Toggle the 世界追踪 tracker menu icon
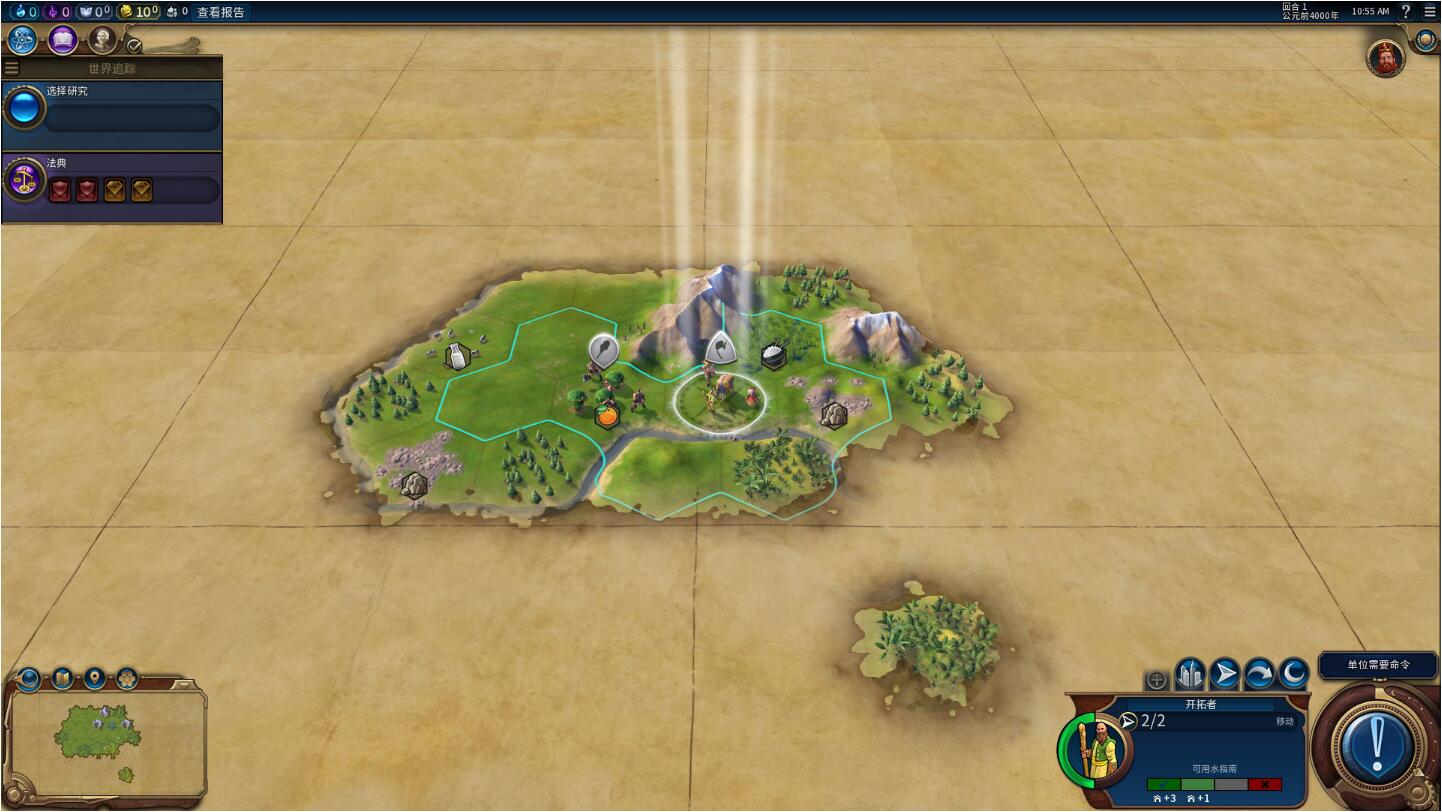Screen dimensions: 1442x812 pos(12,69)
